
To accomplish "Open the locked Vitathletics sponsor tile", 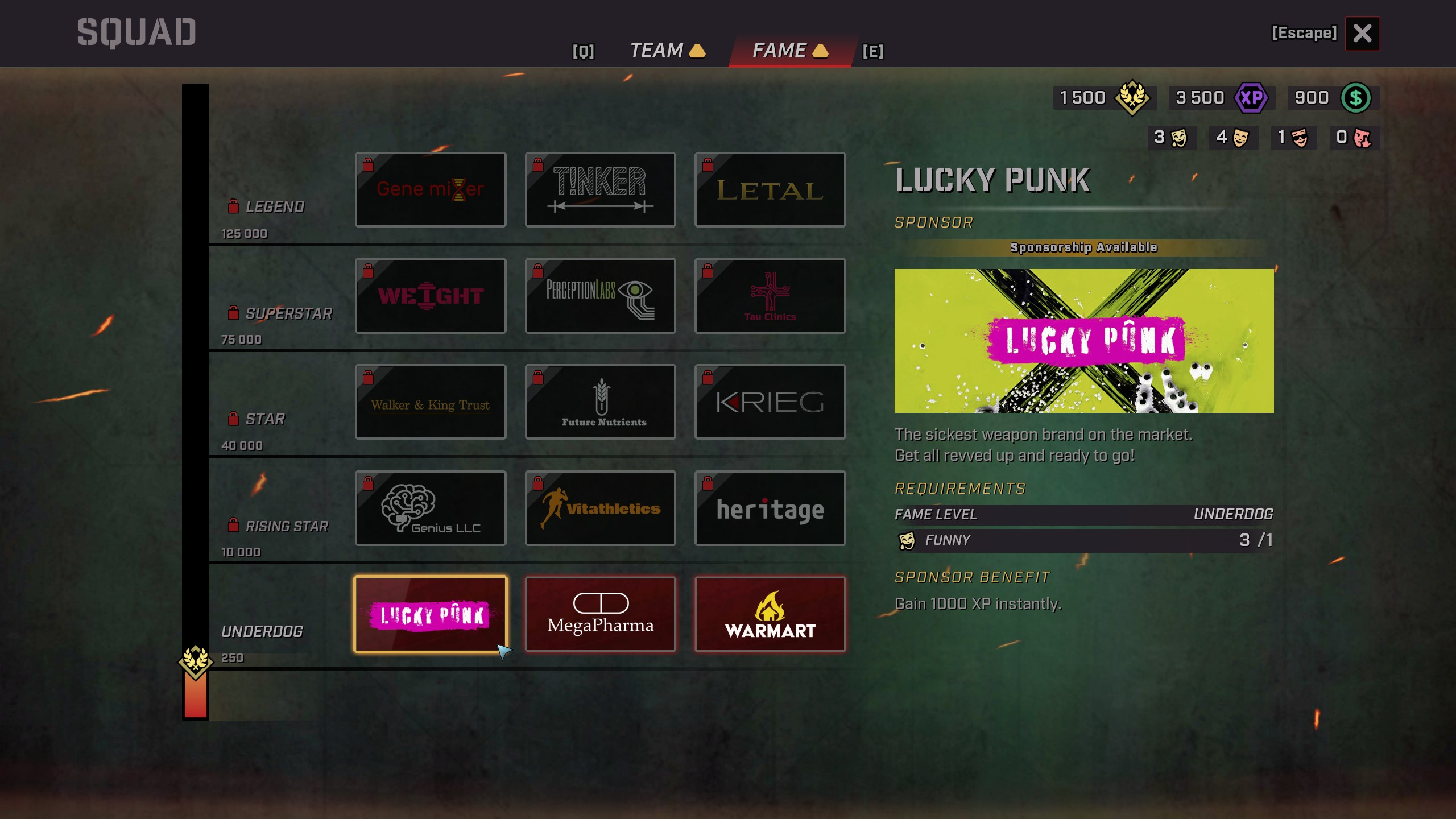I will [600, 508].
